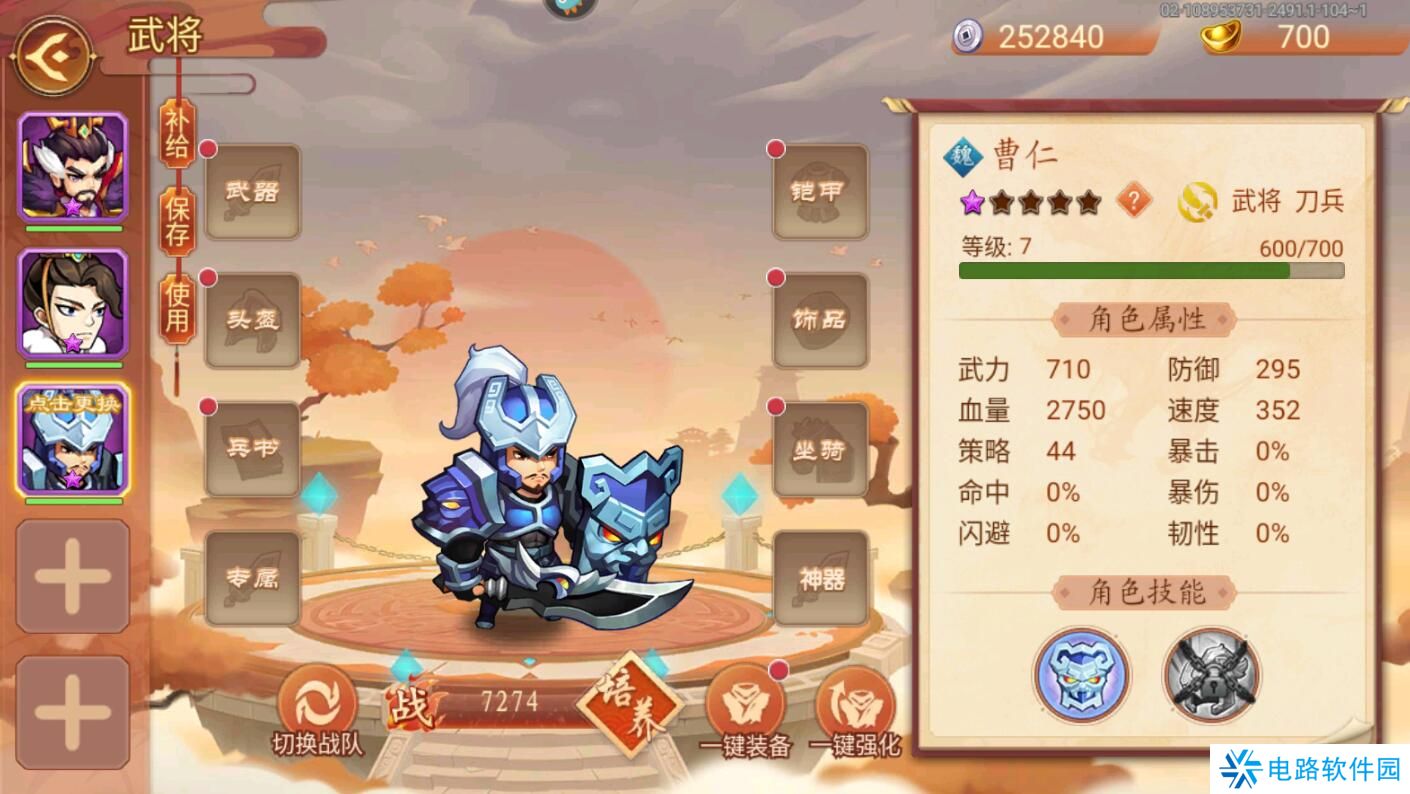Select the 饰品 accessory equipment slot

[820, 322]
